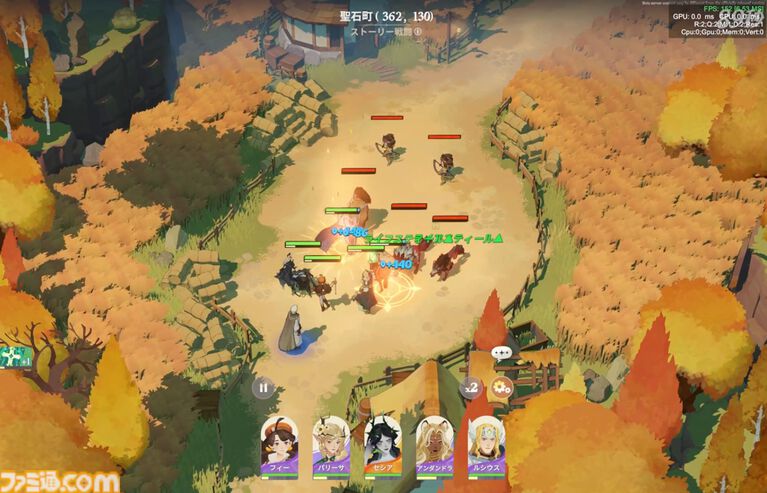The height and width of the screenshot is (493, 767).
Task: Click the green +1 buff icon
Action: [x=16, y=357]
